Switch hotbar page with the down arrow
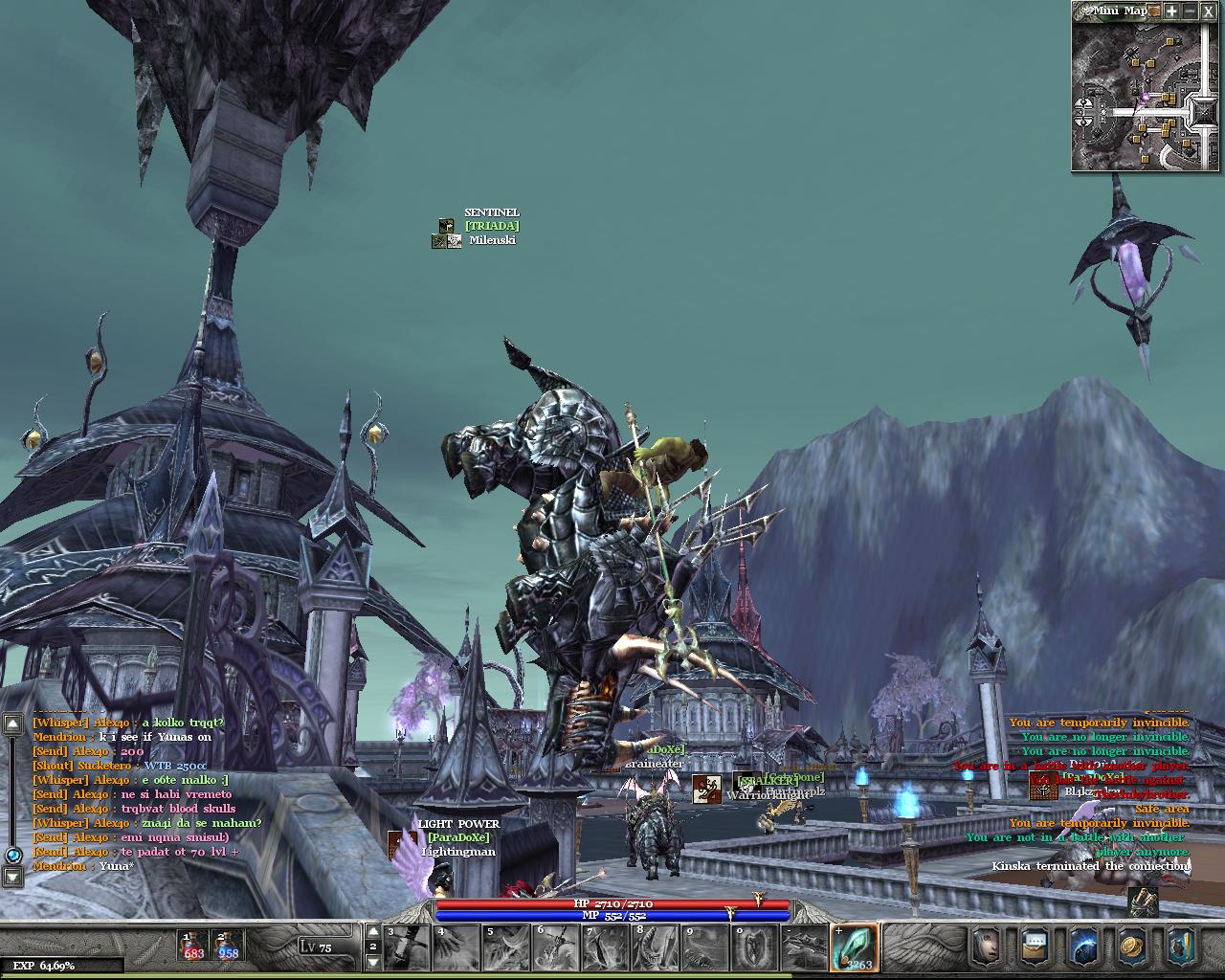 pyautogui.click(x=373, y=961)
